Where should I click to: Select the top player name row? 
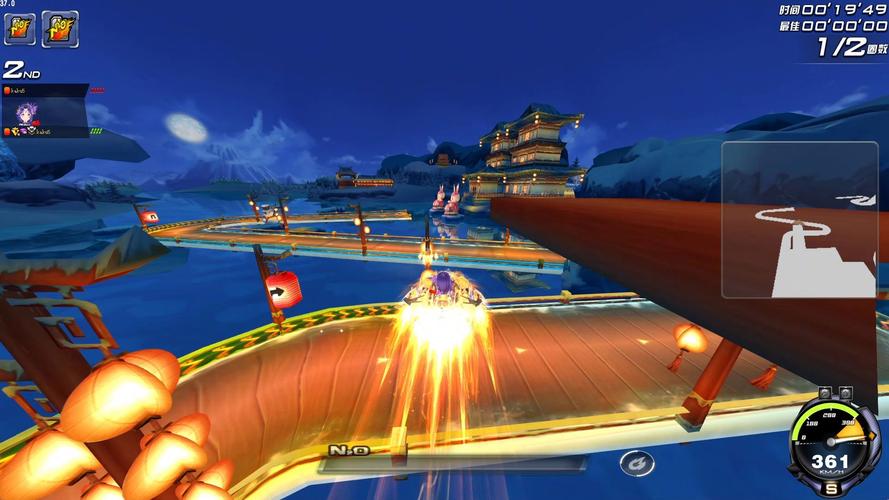(45, 90)
